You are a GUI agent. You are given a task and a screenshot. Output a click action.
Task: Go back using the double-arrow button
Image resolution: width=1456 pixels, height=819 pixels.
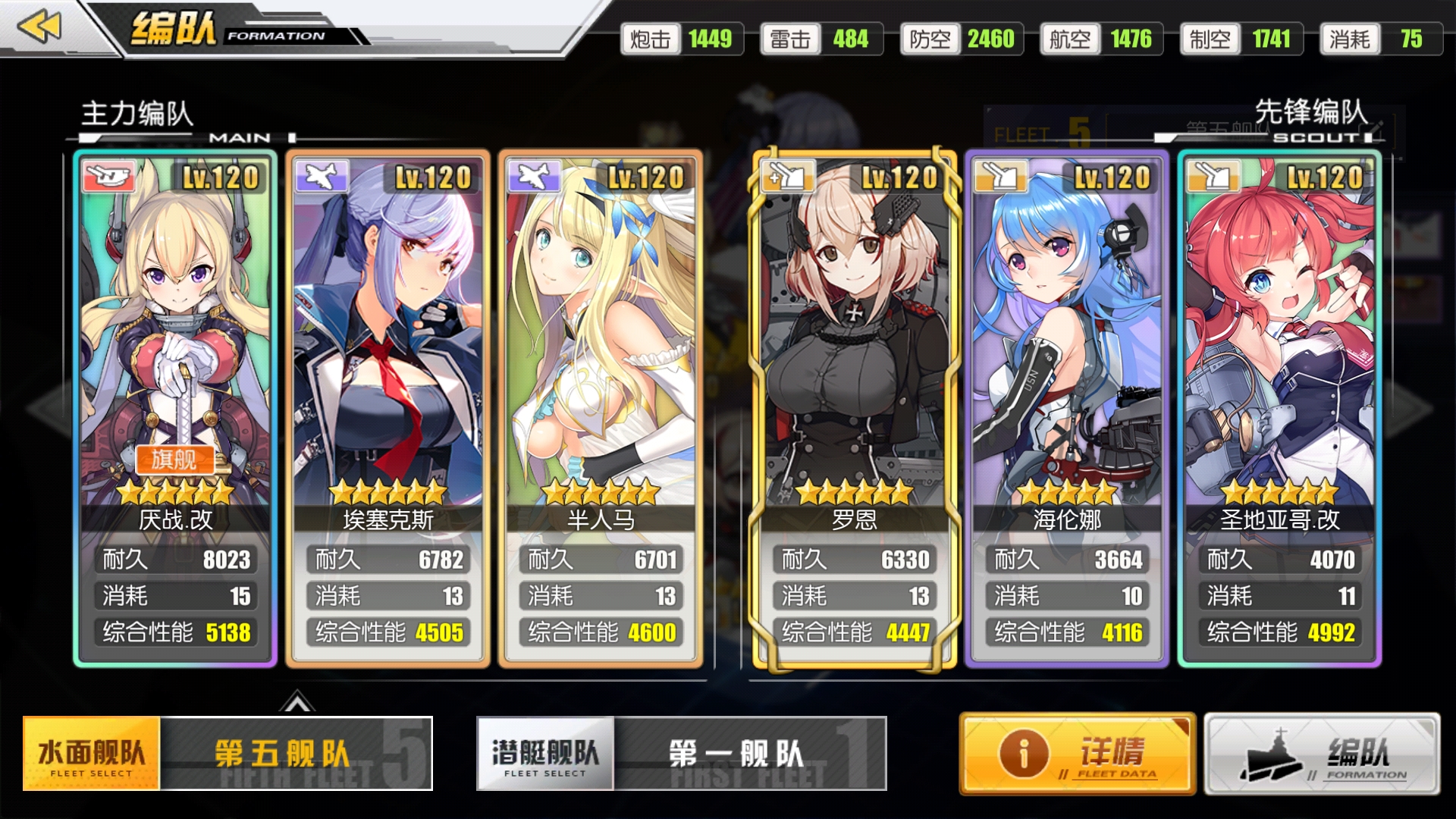(x=39, y=27)
